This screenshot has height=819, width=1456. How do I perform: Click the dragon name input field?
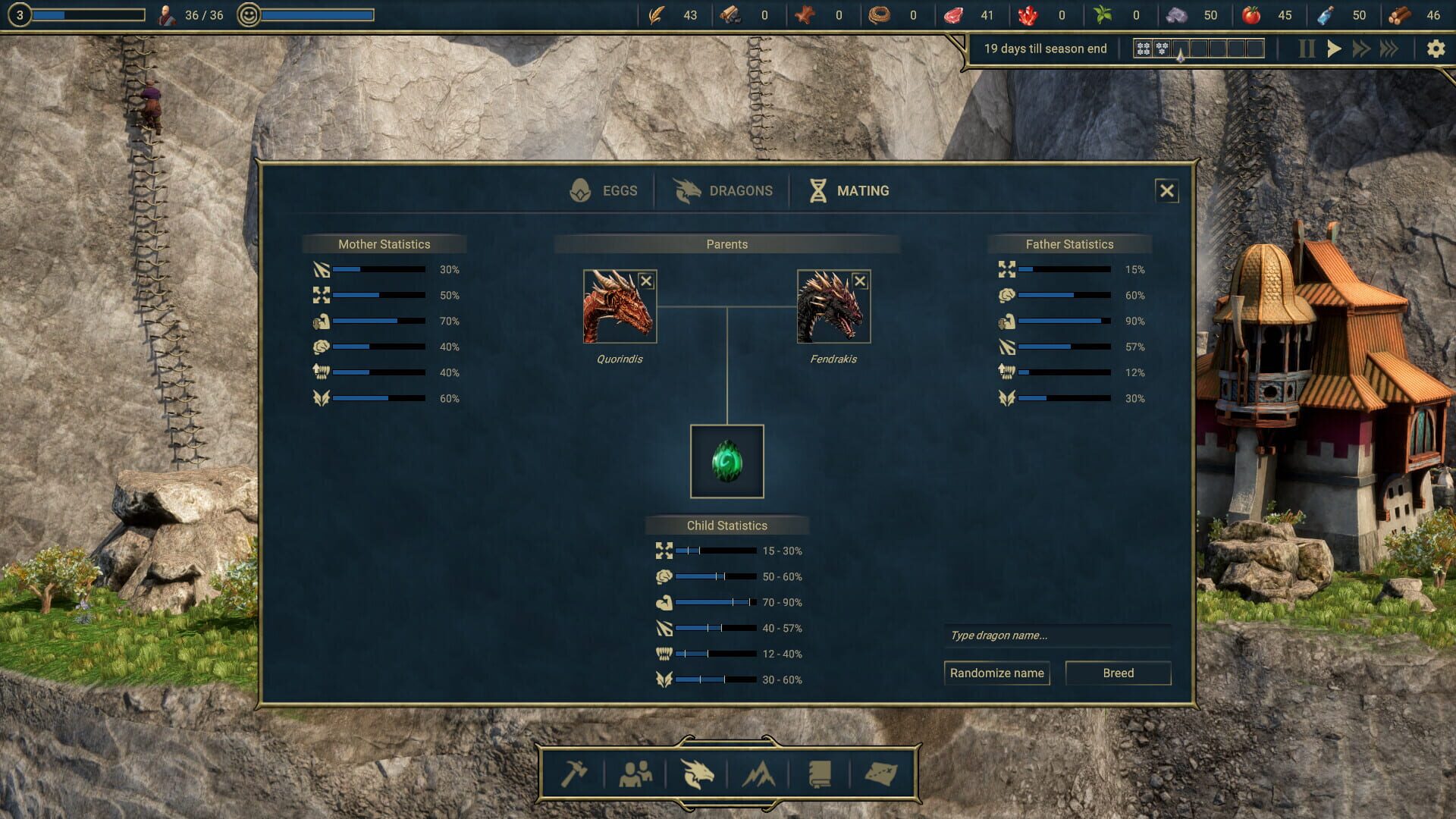click(x=1056, y=635)
